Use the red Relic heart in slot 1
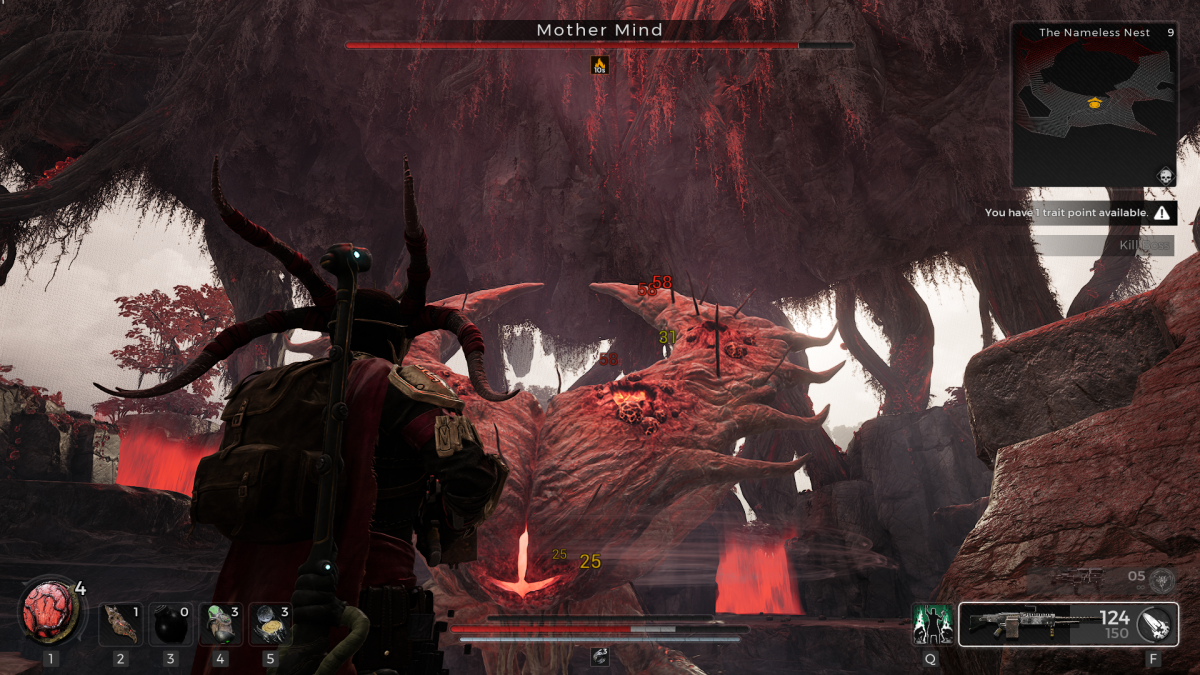The height and width of the screenshot is (675, 1200). 47,613
